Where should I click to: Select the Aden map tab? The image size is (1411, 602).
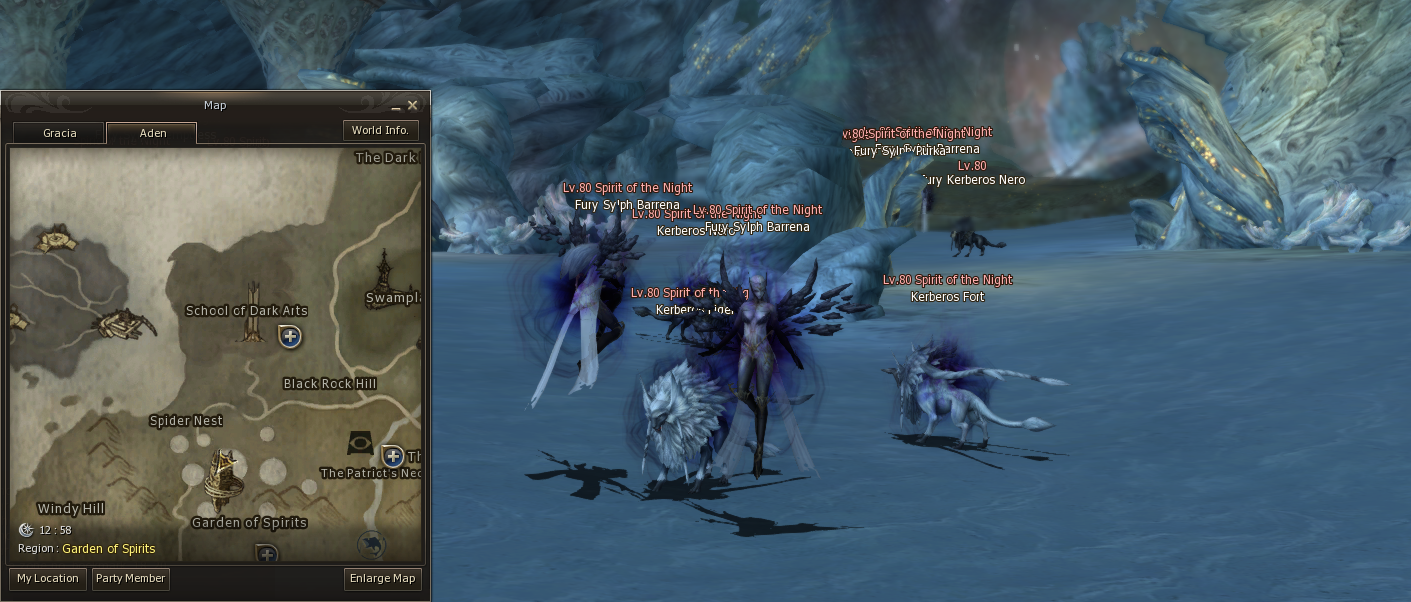point(152,133)
